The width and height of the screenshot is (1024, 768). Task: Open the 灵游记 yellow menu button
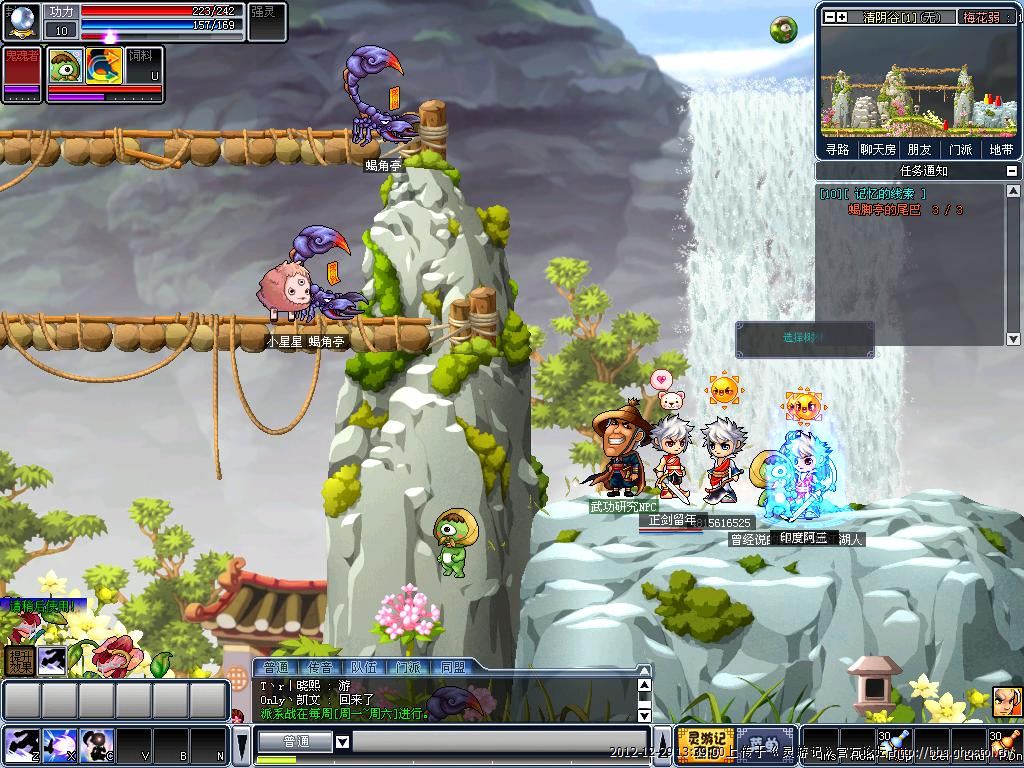tap(705, 745)
